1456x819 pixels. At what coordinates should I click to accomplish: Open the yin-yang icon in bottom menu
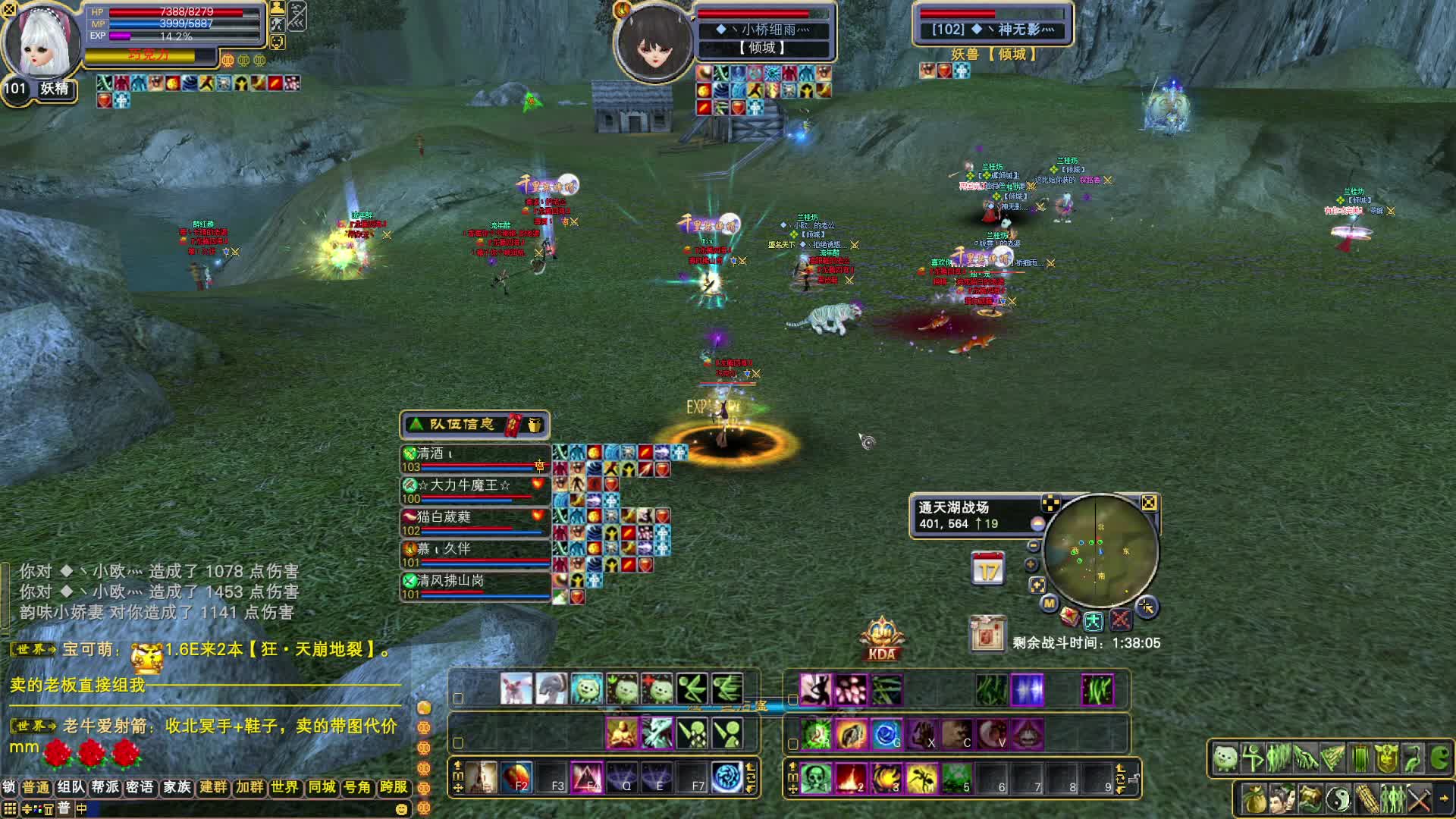pyautogui.click(x=1338, y=799)
